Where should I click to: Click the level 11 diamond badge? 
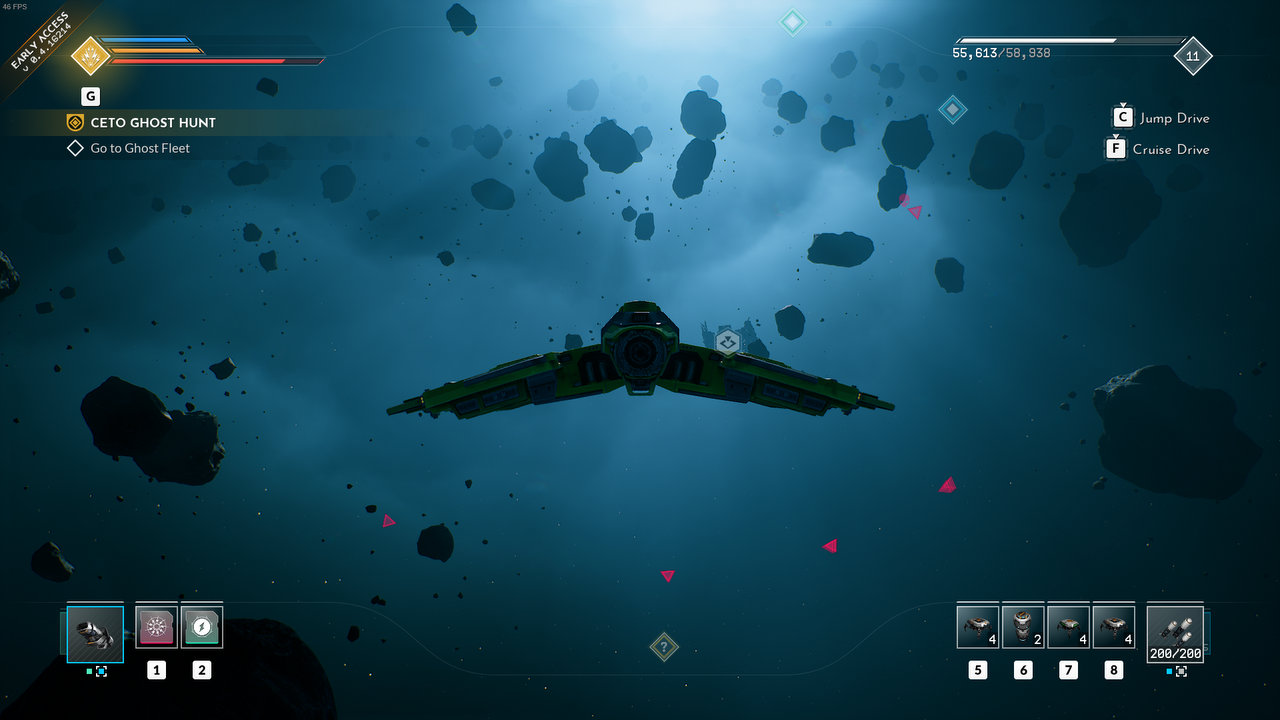pyautogui.click(x=1192, y=56)
